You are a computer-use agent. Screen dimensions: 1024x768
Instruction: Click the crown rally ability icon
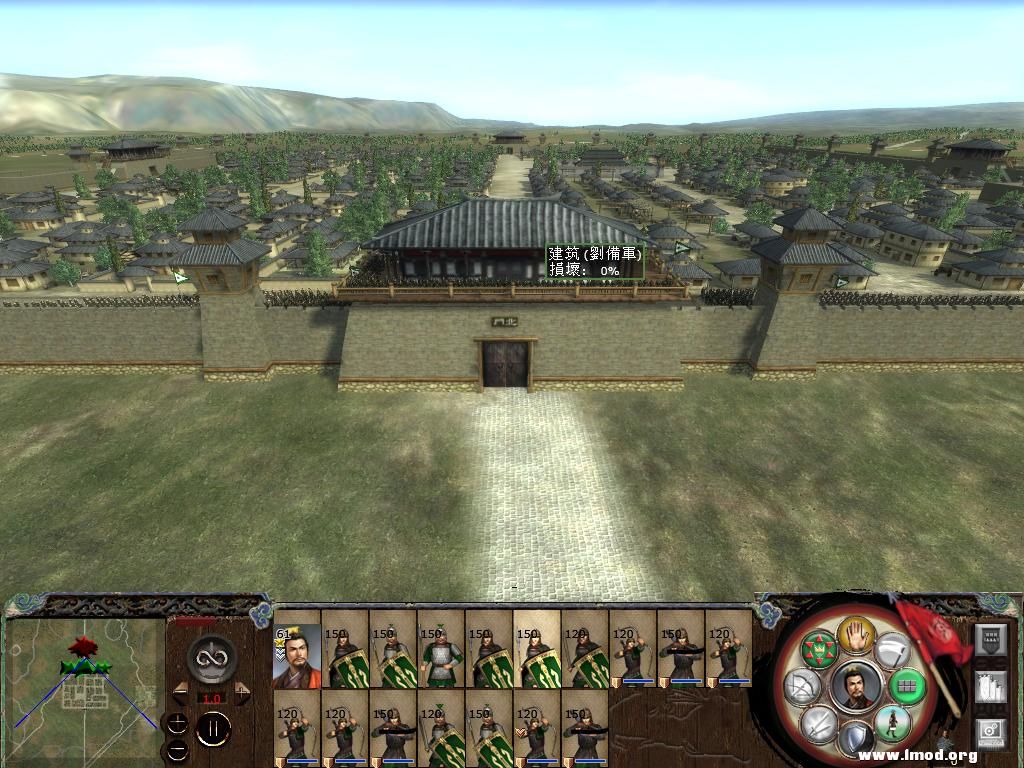point(821,647)
